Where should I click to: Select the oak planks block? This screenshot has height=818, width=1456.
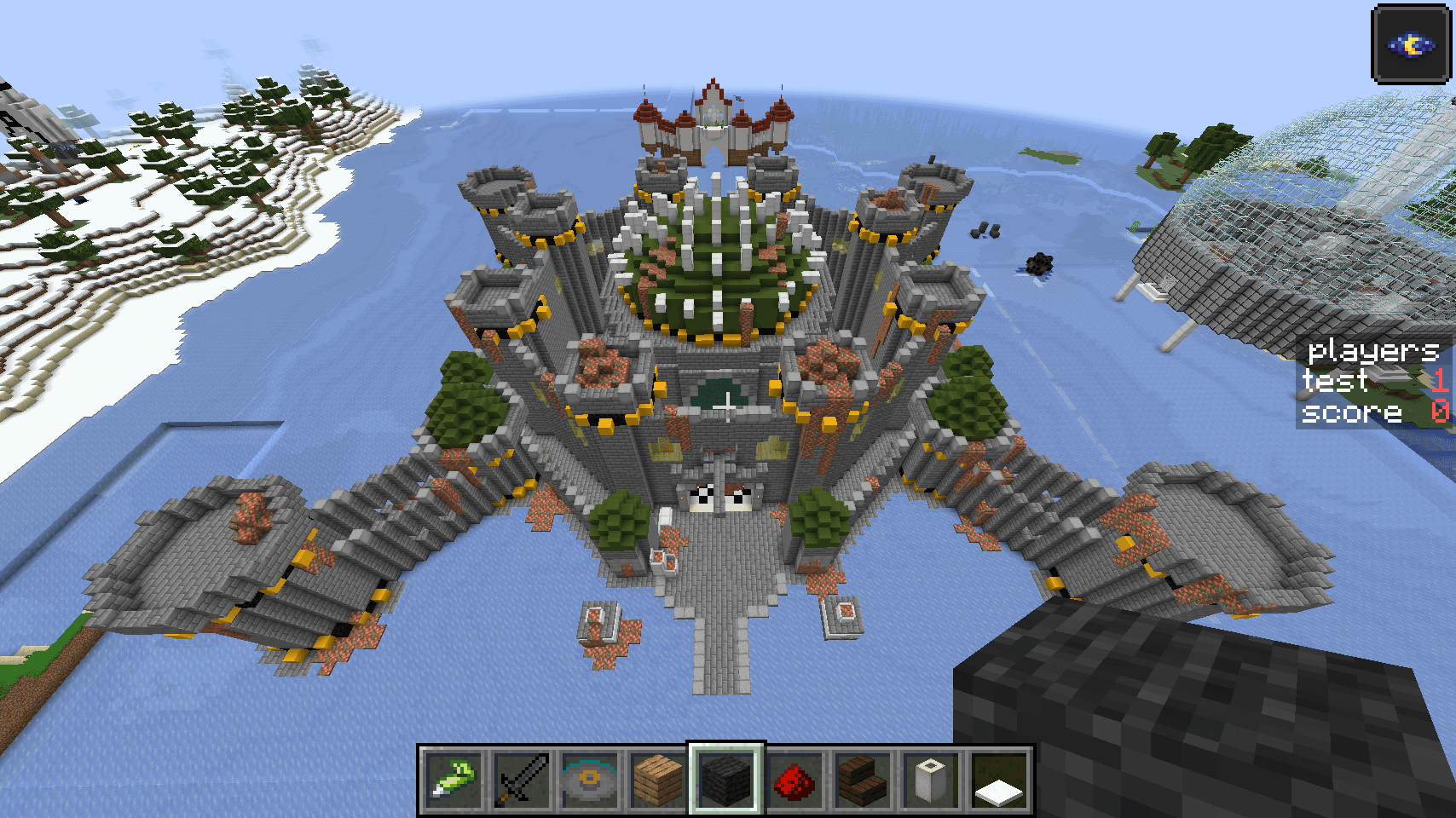click(x=653, y=777)
